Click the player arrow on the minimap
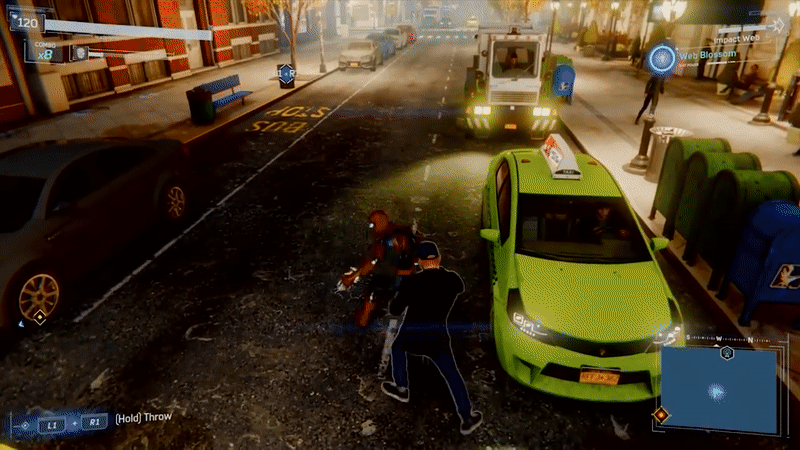Image resolution: width=800 pixels, height=450 pixels. (716, 391)
